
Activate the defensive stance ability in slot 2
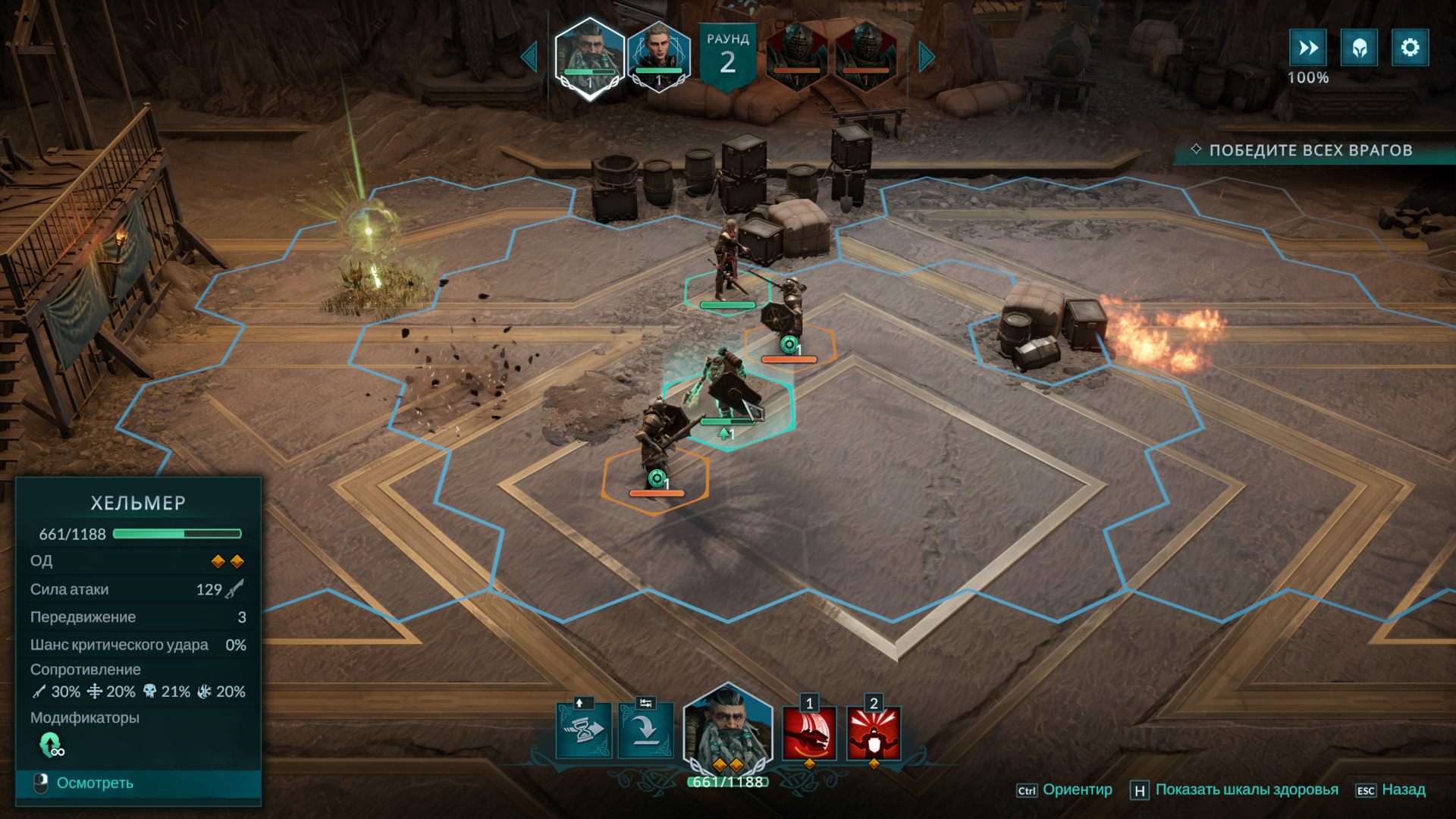coord(874,733)
